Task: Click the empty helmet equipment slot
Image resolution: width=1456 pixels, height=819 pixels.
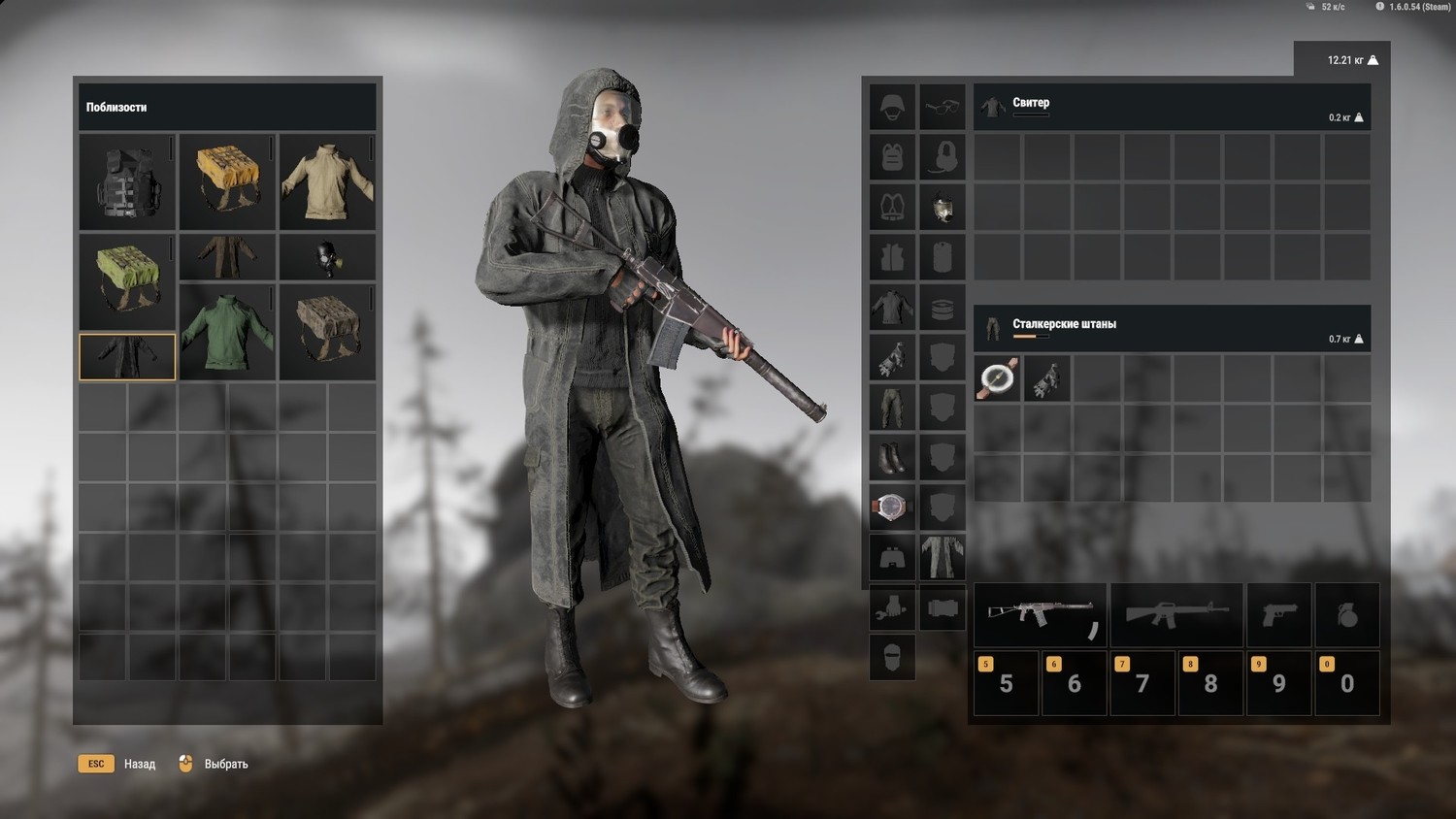Action: point(892,106)
